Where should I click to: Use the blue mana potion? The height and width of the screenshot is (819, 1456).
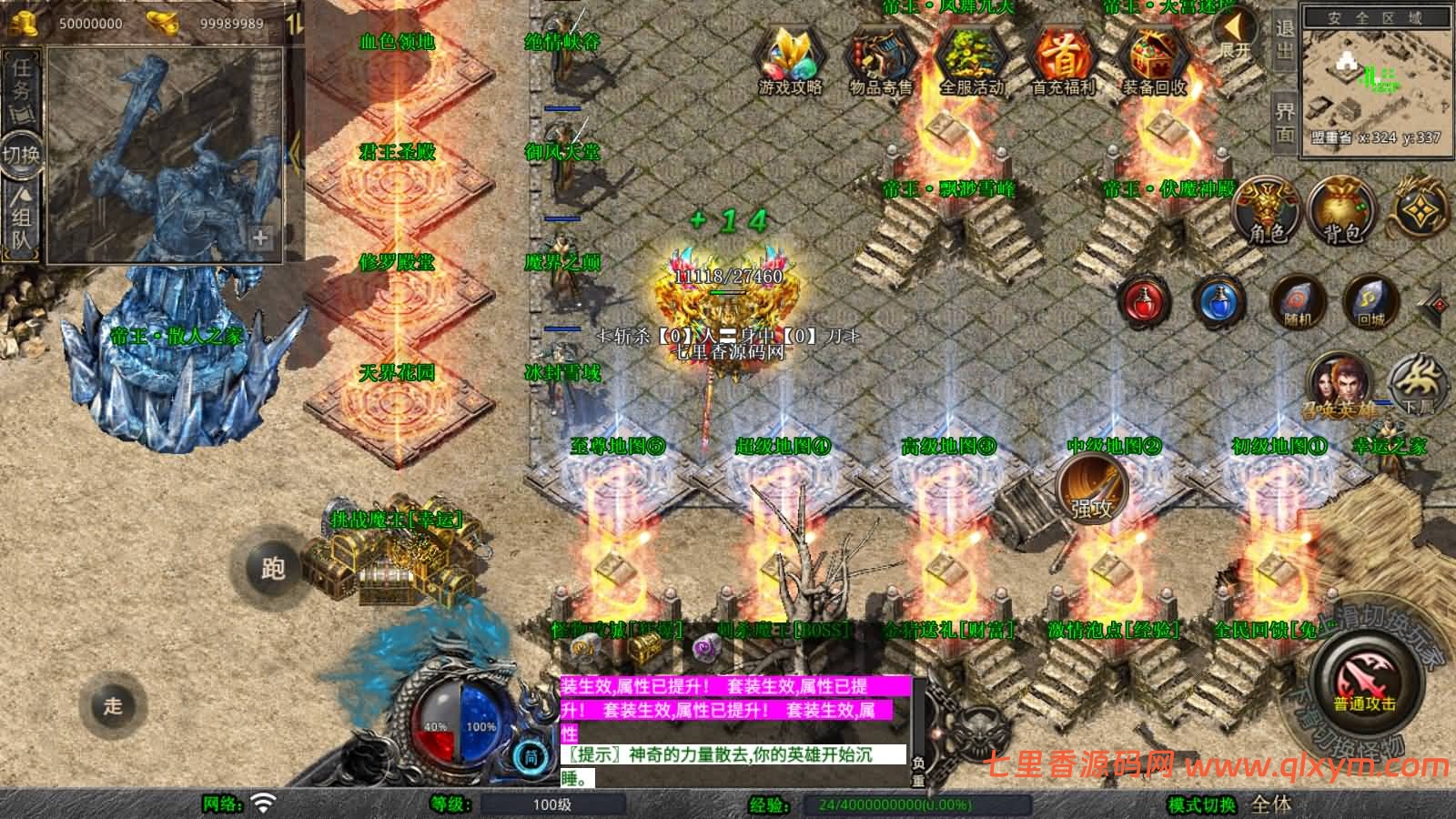[1218, 301]
